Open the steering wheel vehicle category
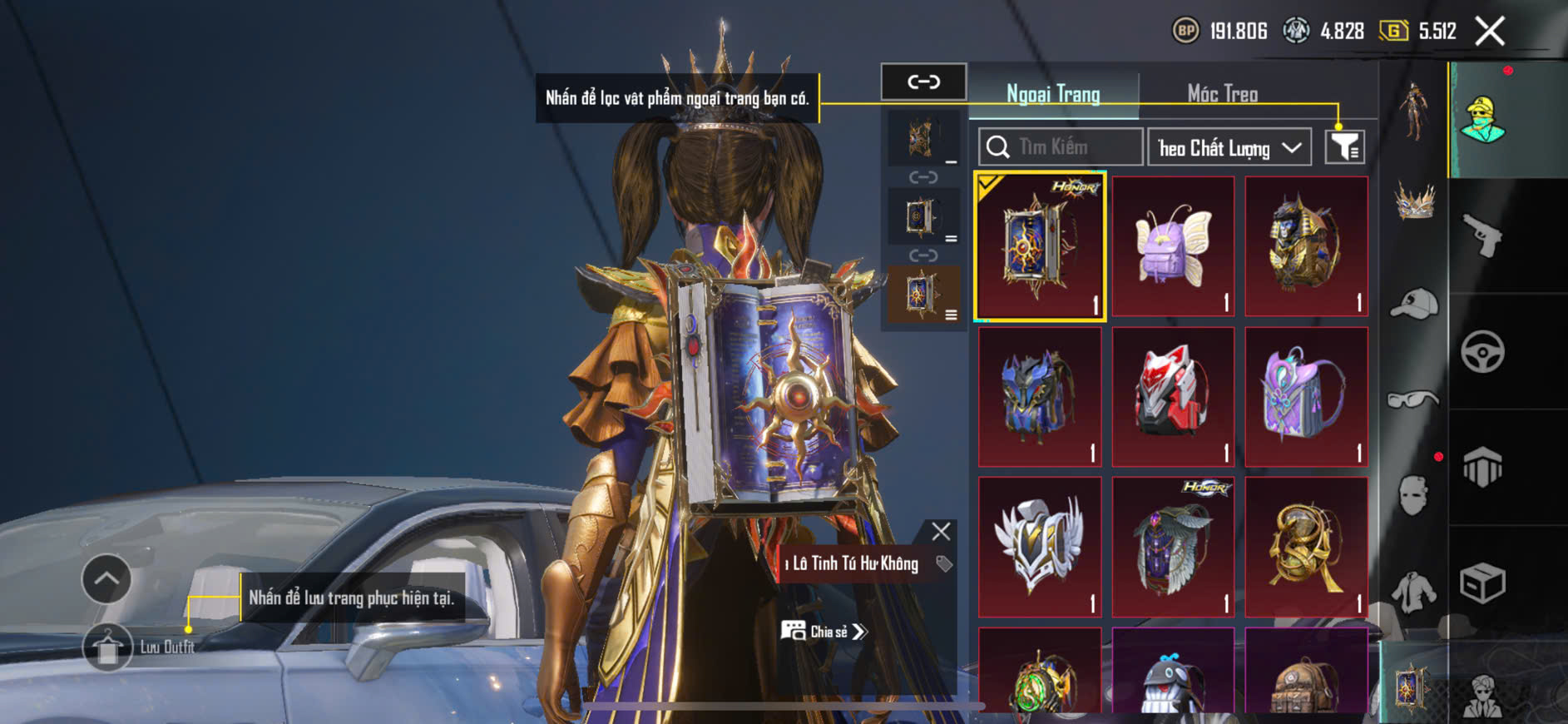The height and width of the screenshot is (724, 1568). tap(1482, 351)
